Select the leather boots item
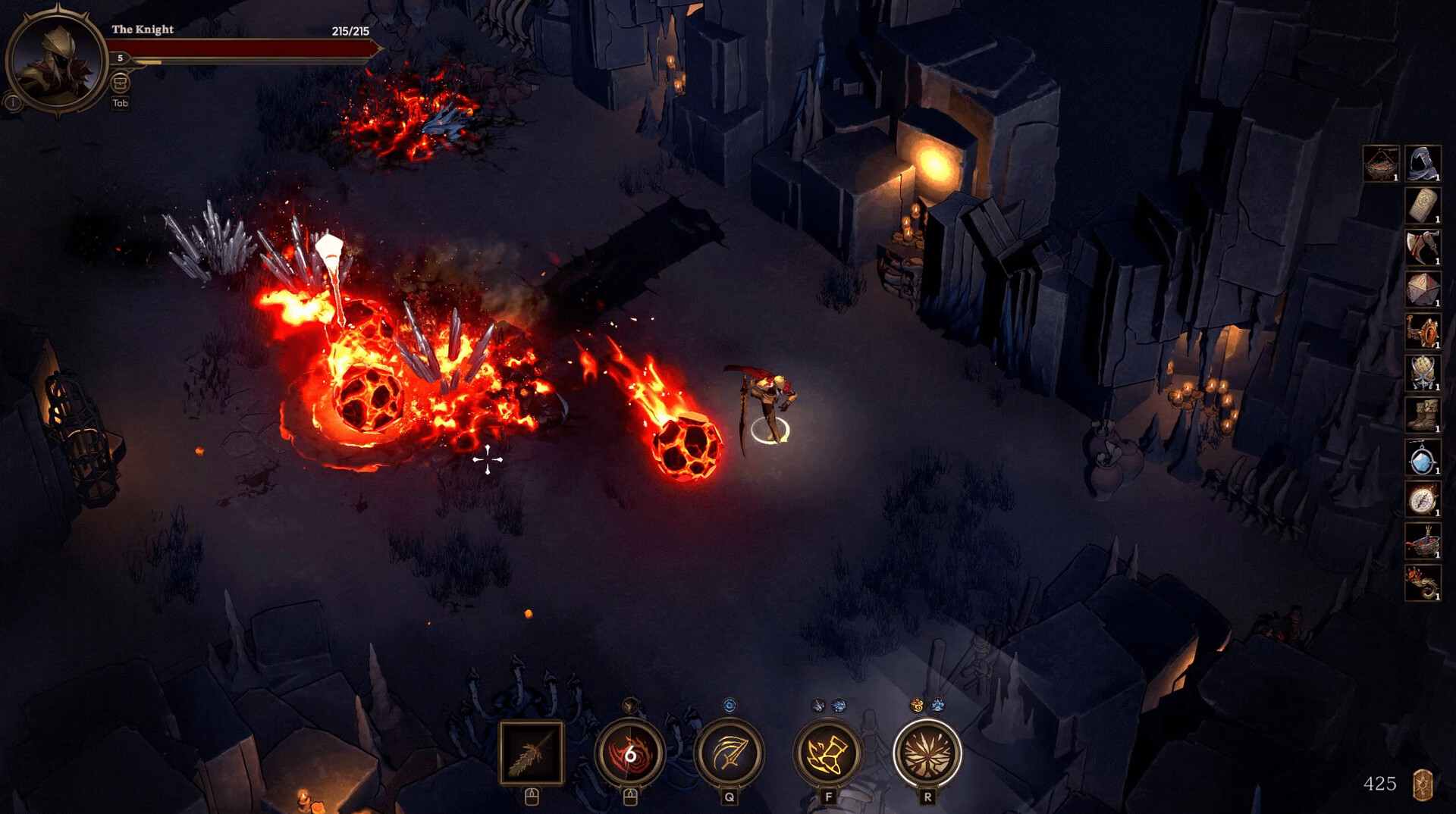 (1423, 415)
